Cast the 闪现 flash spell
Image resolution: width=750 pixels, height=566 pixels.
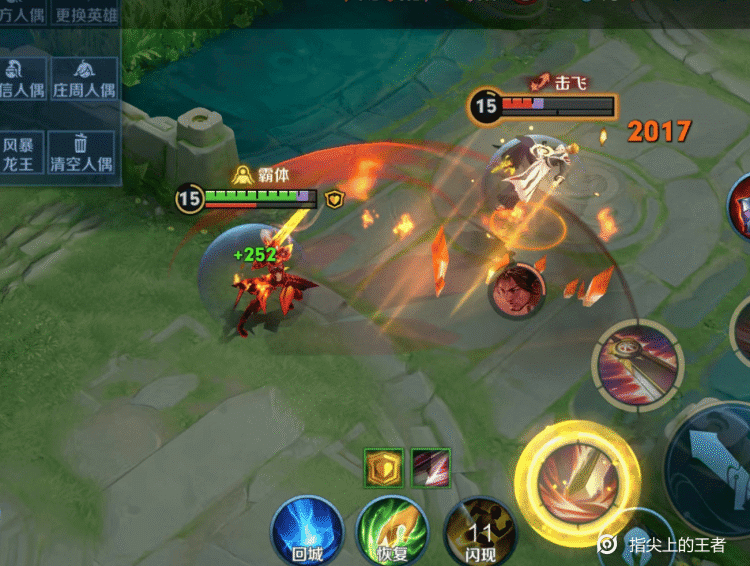(479, 531)
